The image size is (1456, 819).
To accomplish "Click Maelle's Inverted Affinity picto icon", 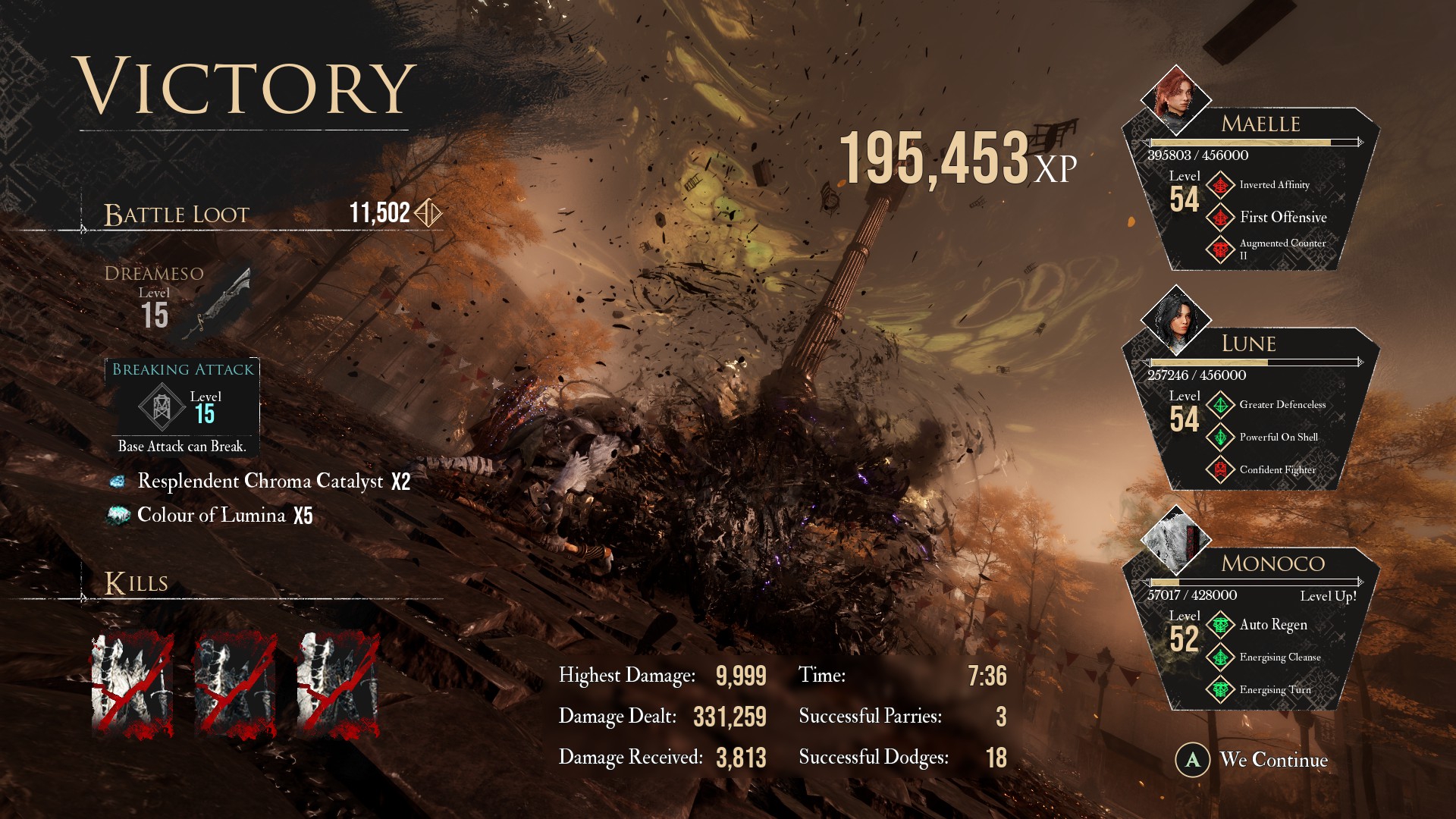I will (1220, 185).
